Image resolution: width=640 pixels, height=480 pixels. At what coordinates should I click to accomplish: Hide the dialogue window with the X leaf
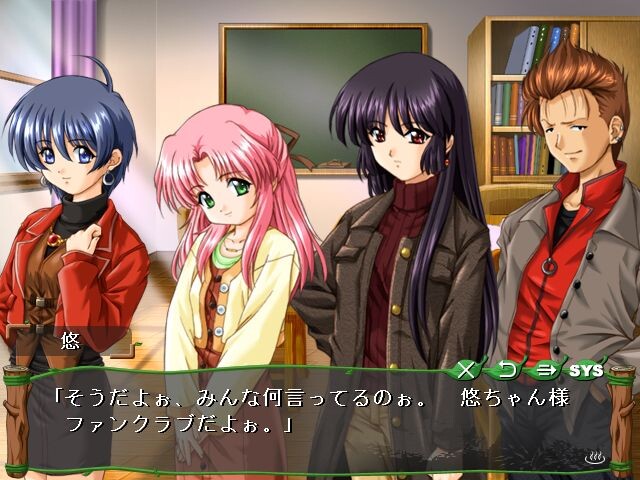465,370
